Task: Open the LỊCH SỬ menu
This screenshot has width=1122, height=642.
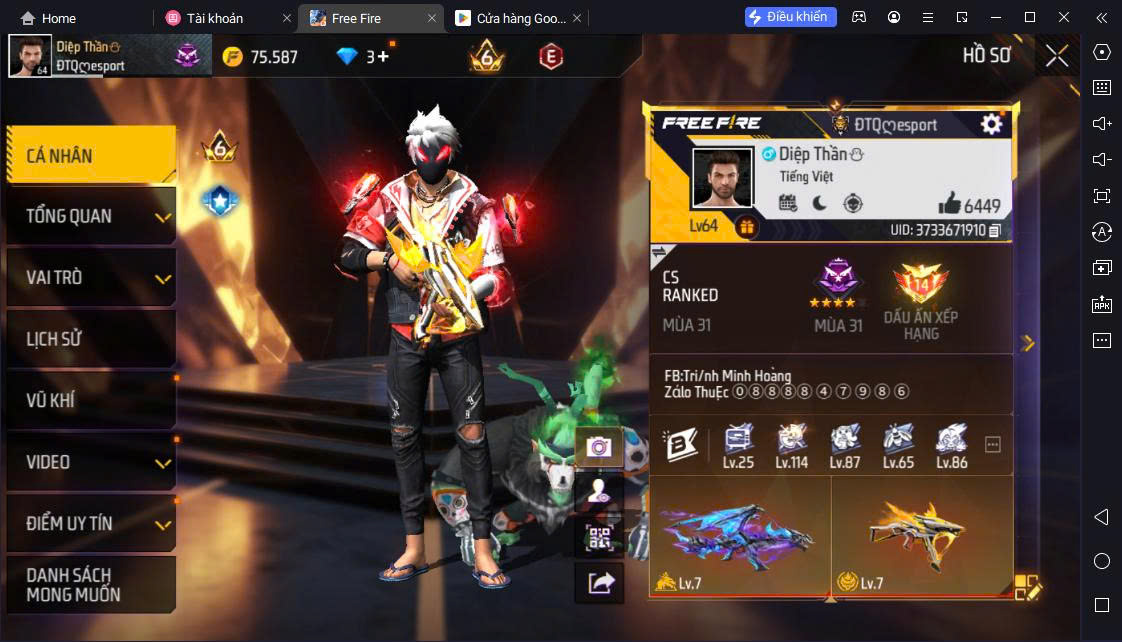Action: tap(90, 339)
